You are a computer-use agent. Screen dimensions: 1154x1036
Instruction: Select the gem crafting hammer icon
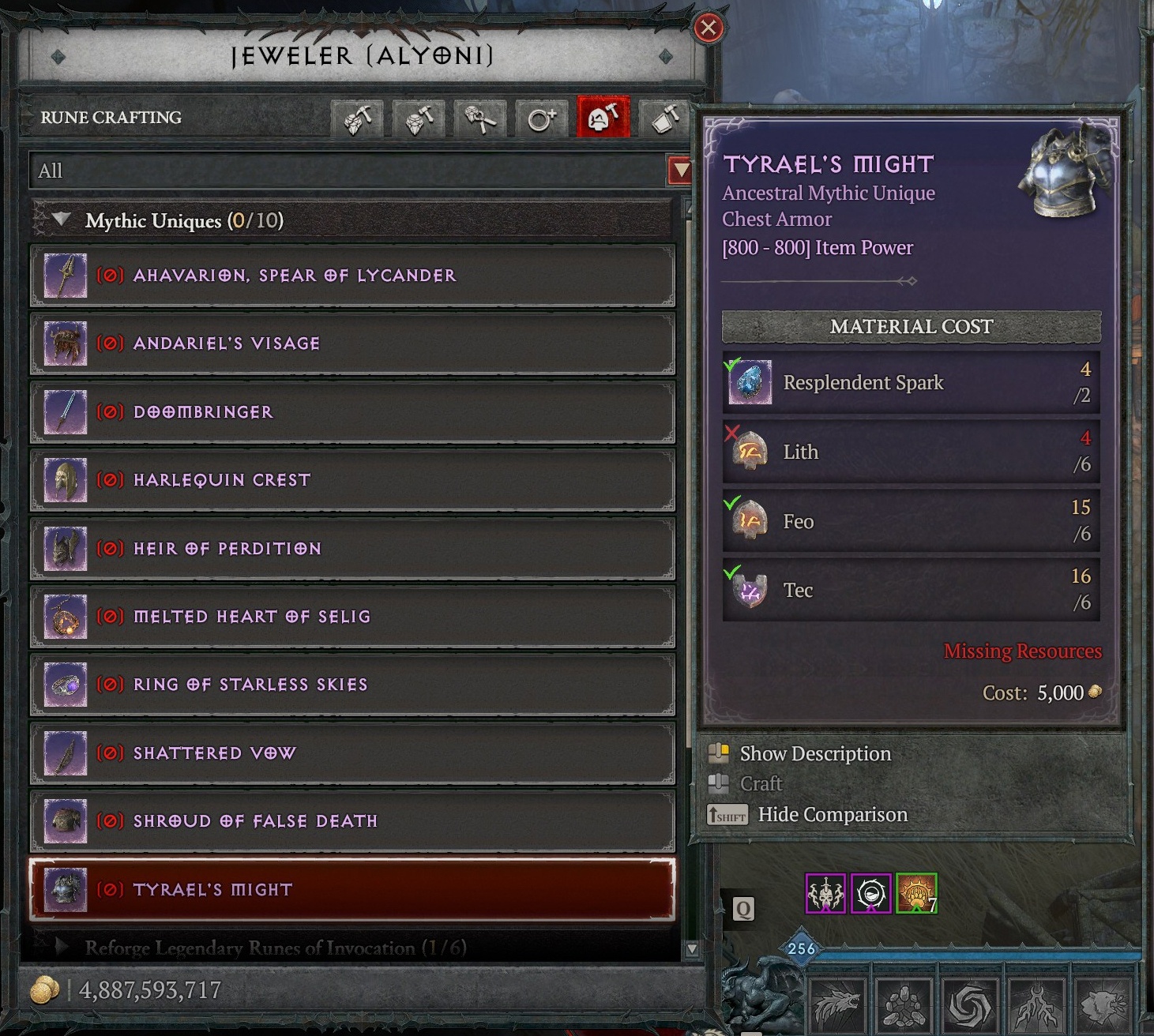tap(357, 118)
